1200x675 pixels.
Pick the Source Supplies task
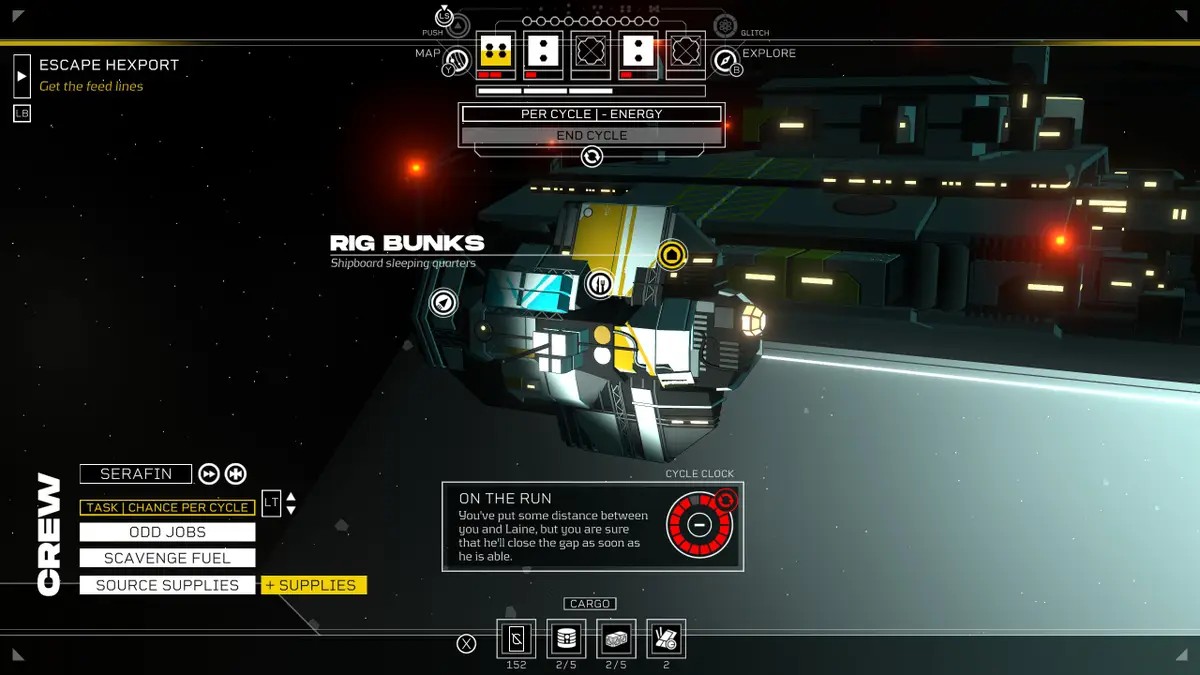[x=167, y=585]
